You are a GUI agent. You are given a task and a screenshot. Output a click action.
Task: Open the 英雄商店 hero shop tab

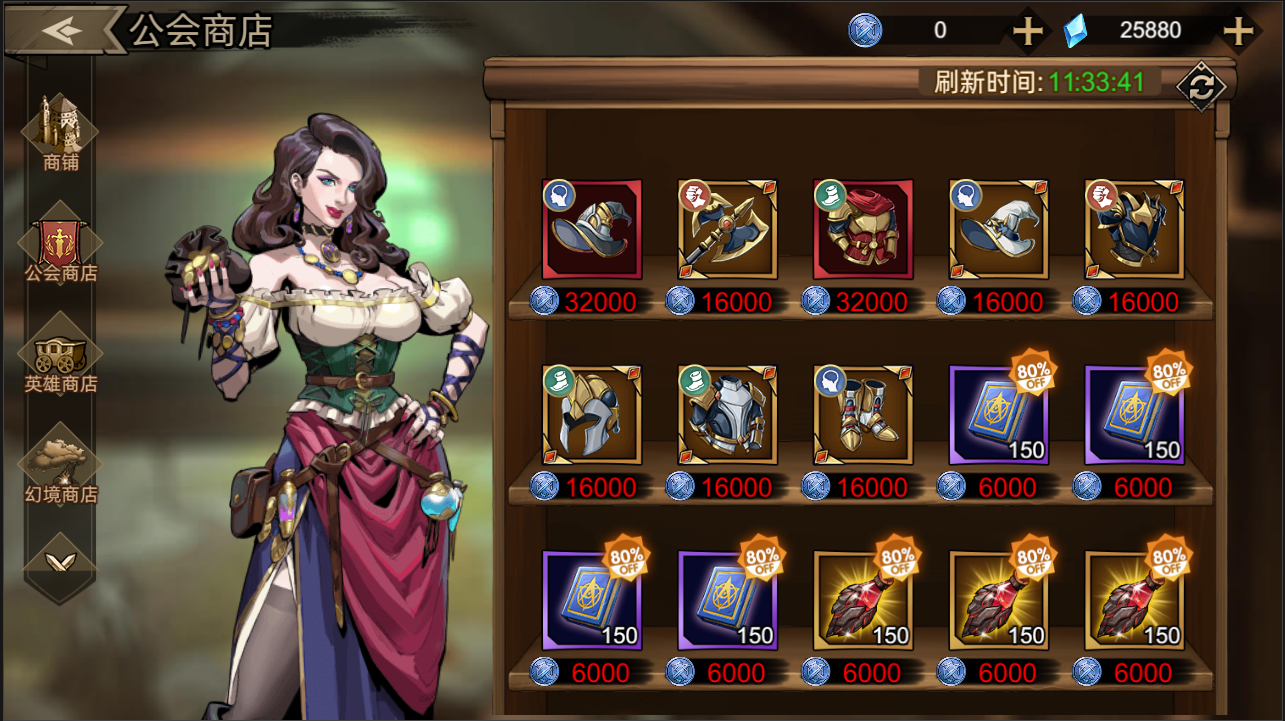(x=61, y=357)
